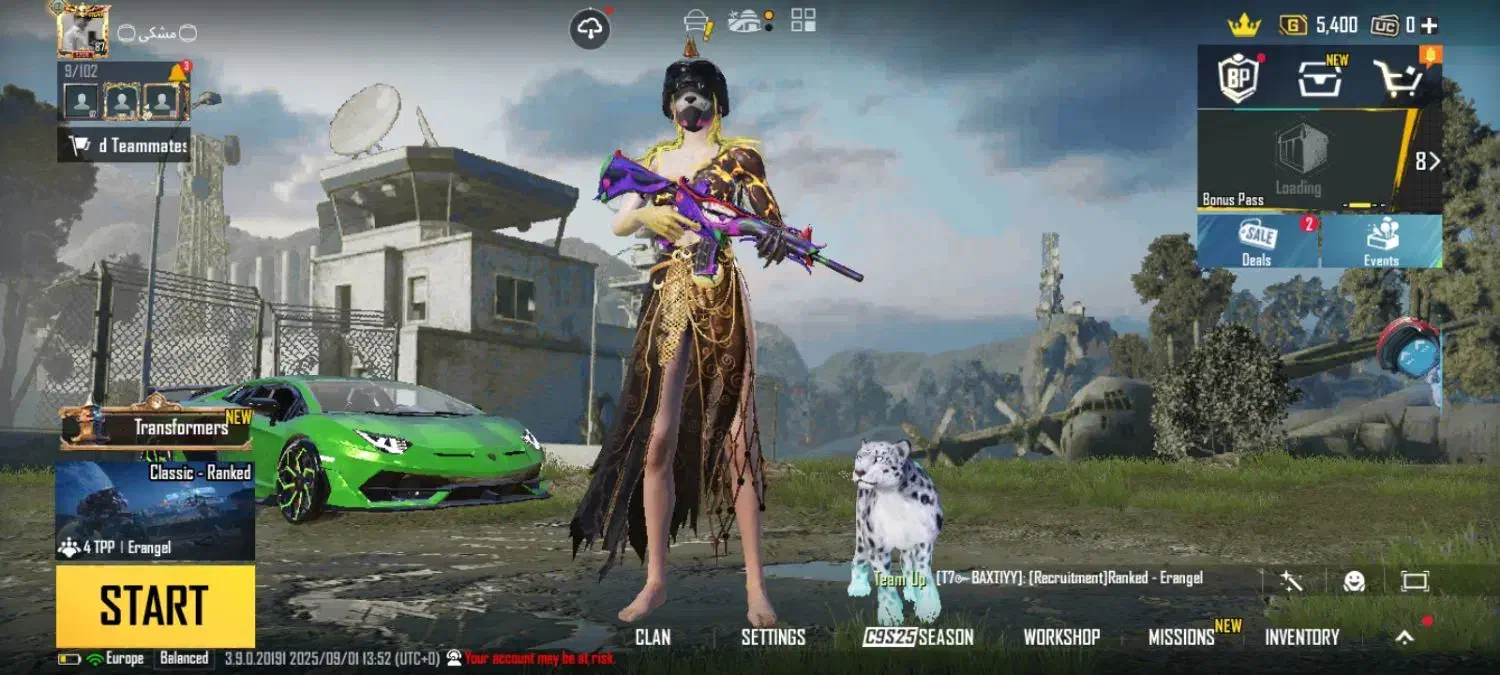Open the crate icon marked NEW
The height and width of the screenshot is (675, 1500).
pos(1320,78)
